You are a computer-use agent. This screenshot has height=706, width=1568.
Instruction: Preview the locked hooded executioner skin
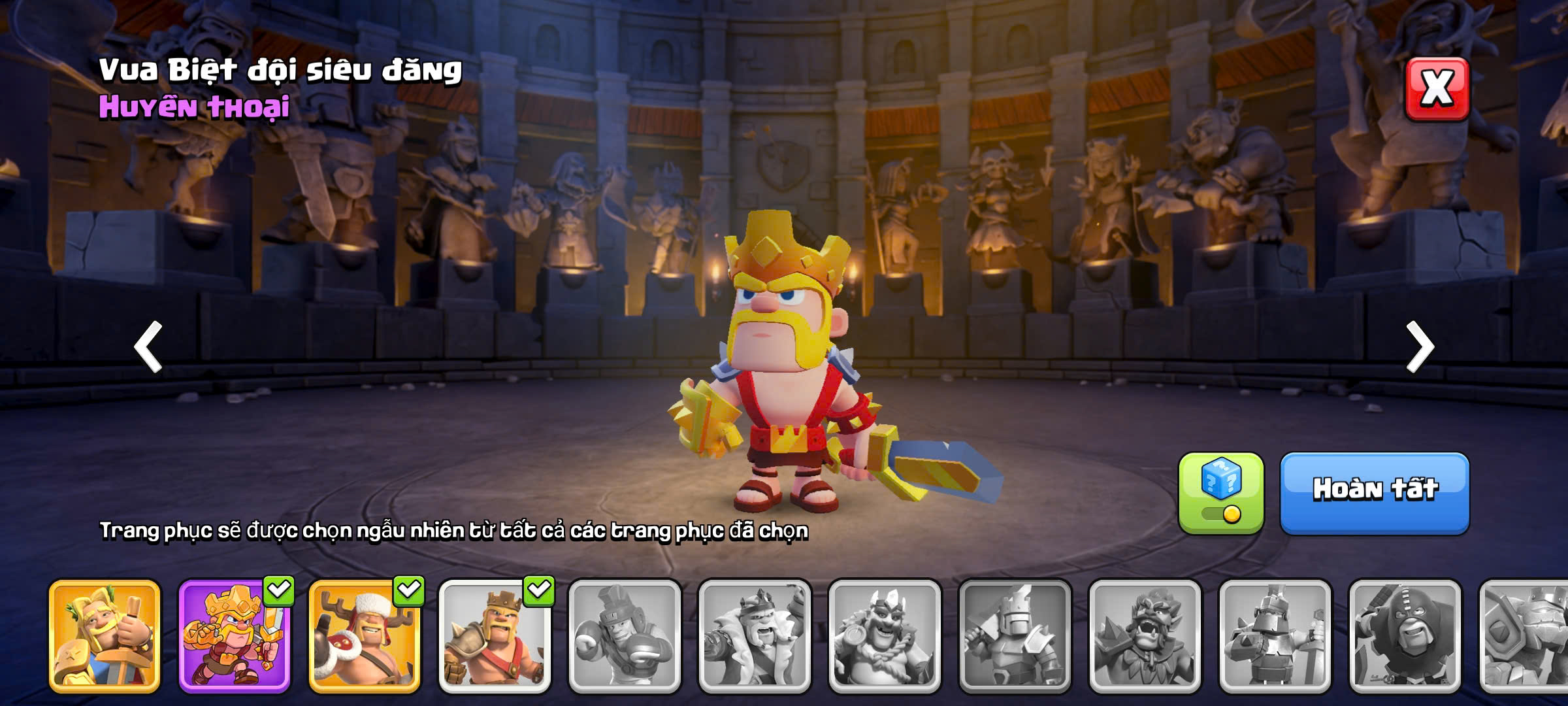(x=1405, y=636)
